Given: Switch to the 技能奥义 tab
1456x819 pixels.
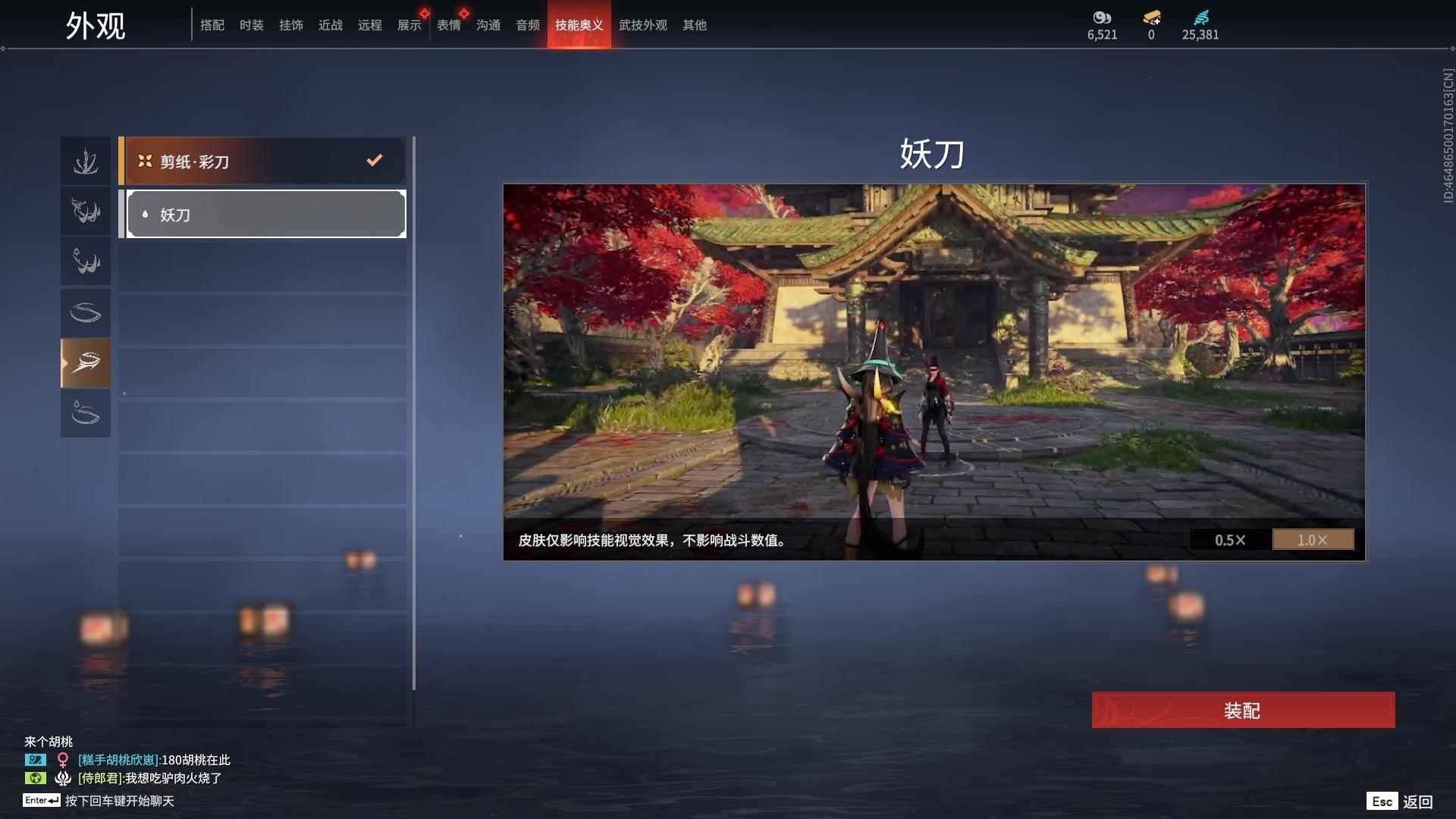Looking at the screenshot, I should pos(579,25).
